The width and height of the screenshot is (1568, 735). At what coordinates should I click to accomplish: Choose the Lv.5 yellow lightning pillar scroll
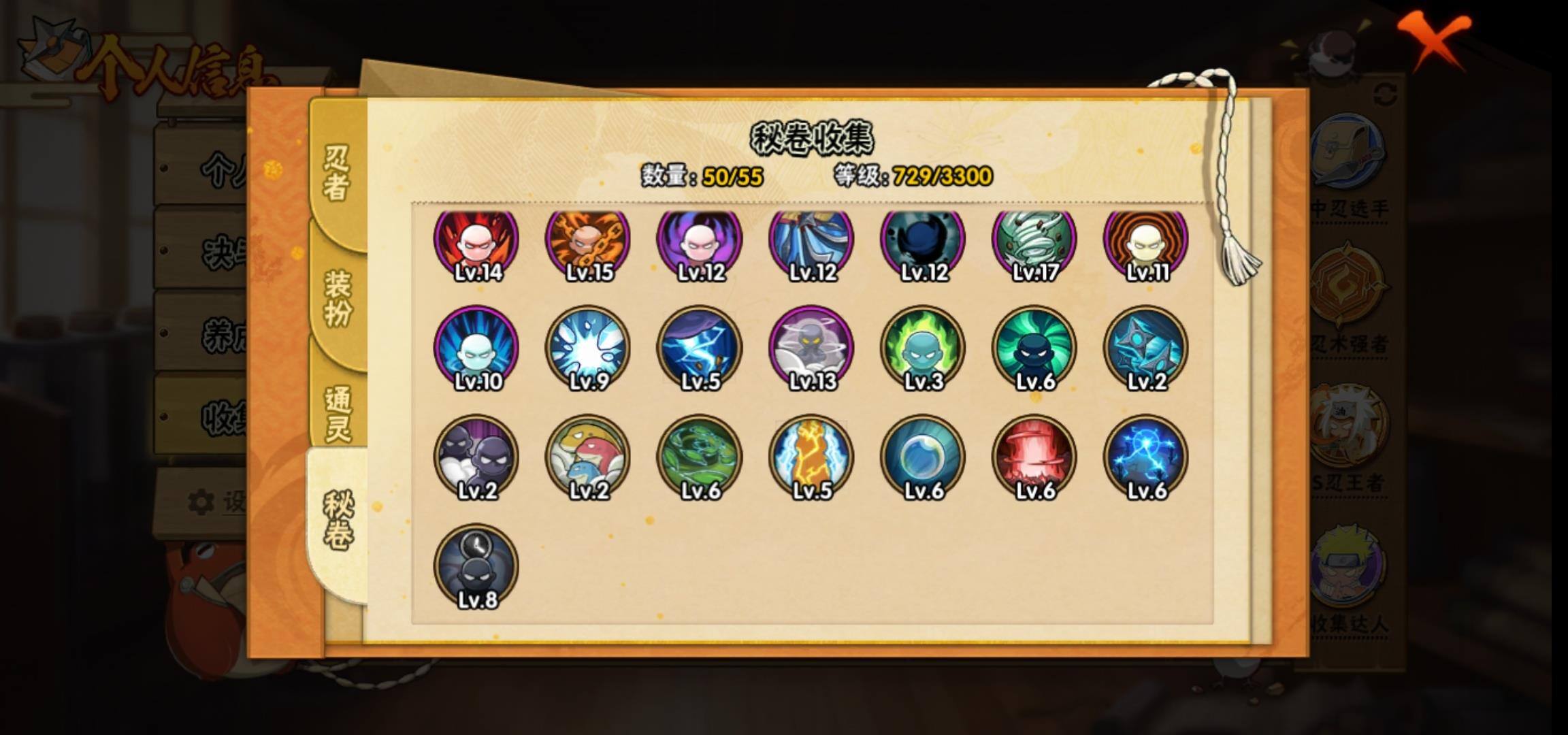click(x=811, y=457)
